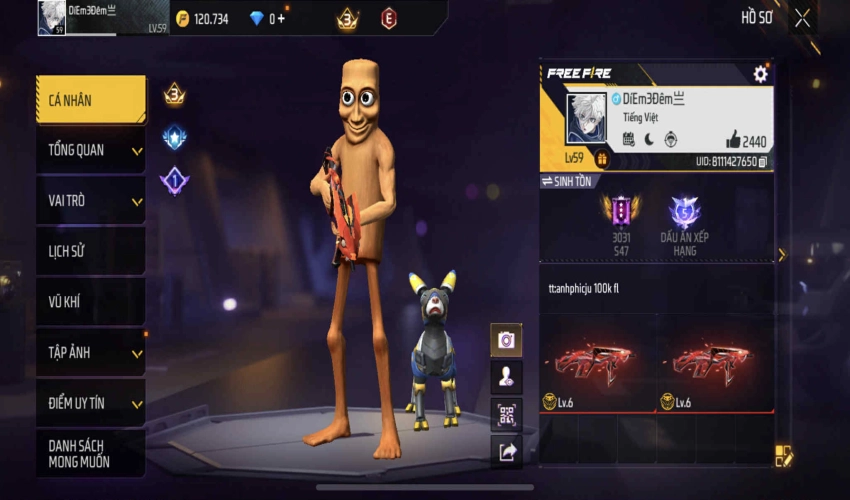
Task: Open Danh Sách Mong Muốn wishlist
Action: [90, 453]
